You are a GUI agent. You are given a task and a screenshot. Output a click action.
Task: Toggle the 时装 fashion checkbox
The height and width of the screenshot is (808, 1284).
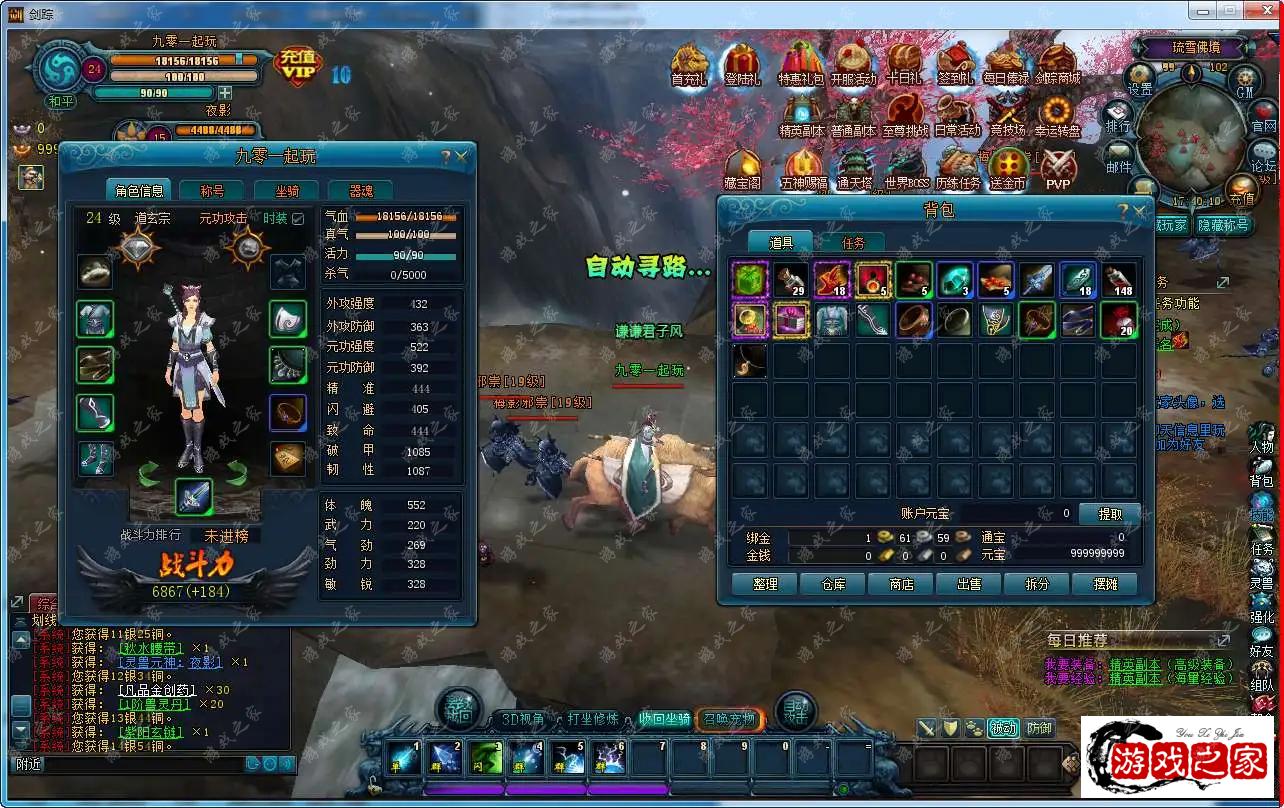pos(298,219)
